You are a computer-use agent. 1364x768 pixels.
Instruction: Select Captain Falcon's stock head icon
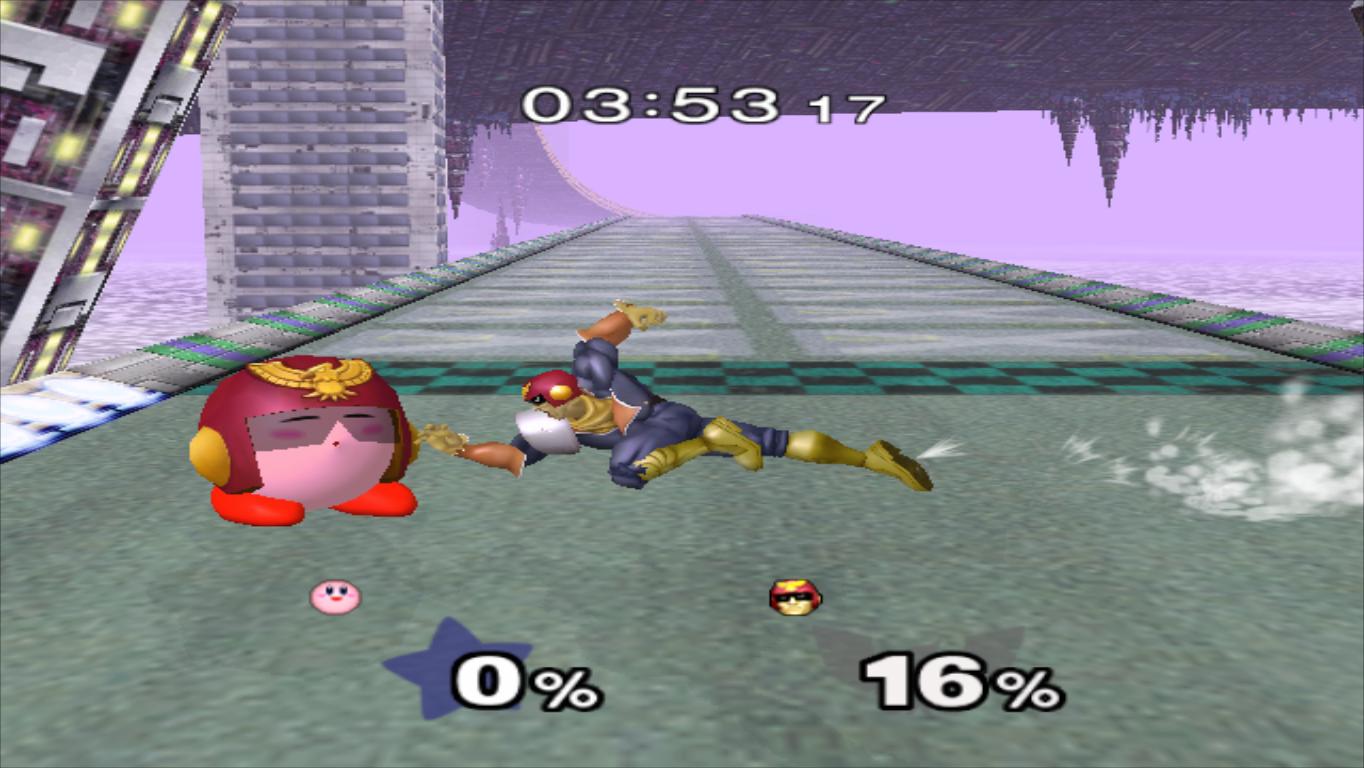793,594
